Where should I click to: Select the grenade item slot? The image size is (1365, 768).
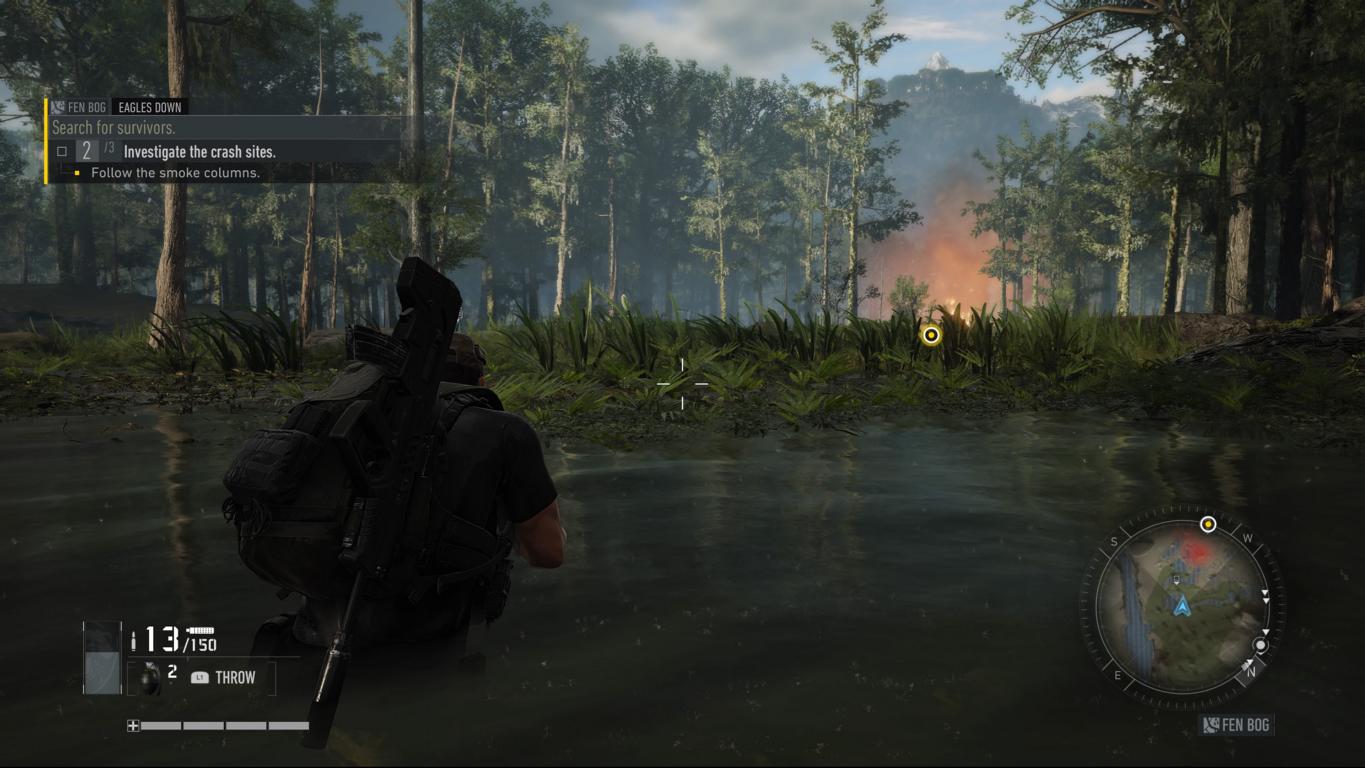149,677
